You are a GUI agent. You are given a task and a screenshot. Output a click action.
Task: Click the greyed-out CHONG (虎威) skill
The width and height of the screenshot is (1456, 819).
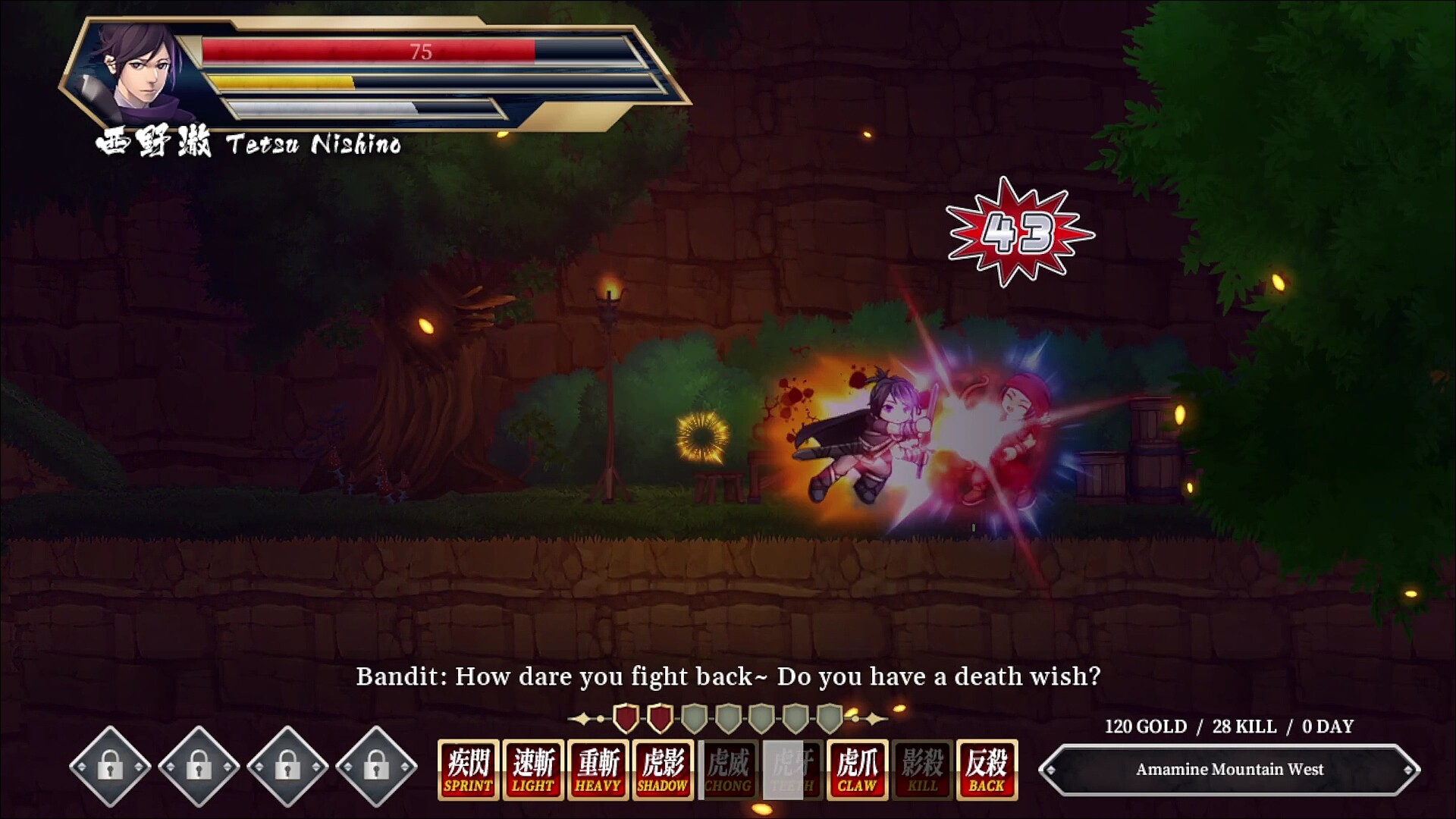726,769
